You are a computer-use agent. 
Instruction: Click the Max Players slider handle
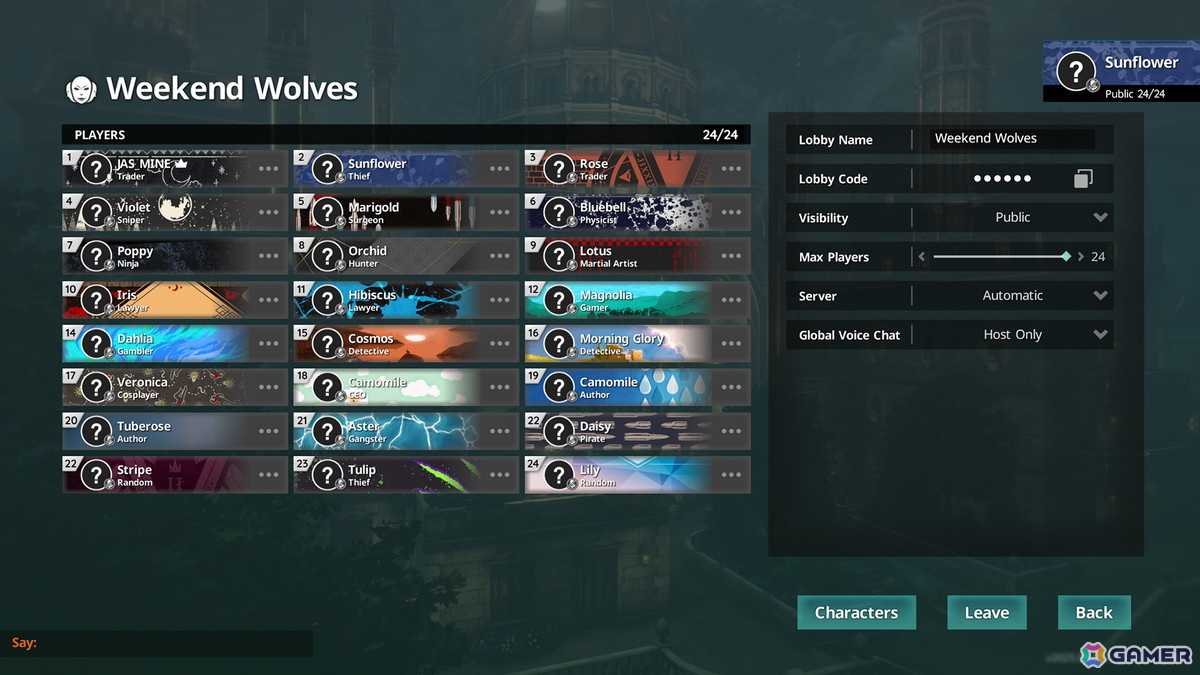click(1066, 257)
